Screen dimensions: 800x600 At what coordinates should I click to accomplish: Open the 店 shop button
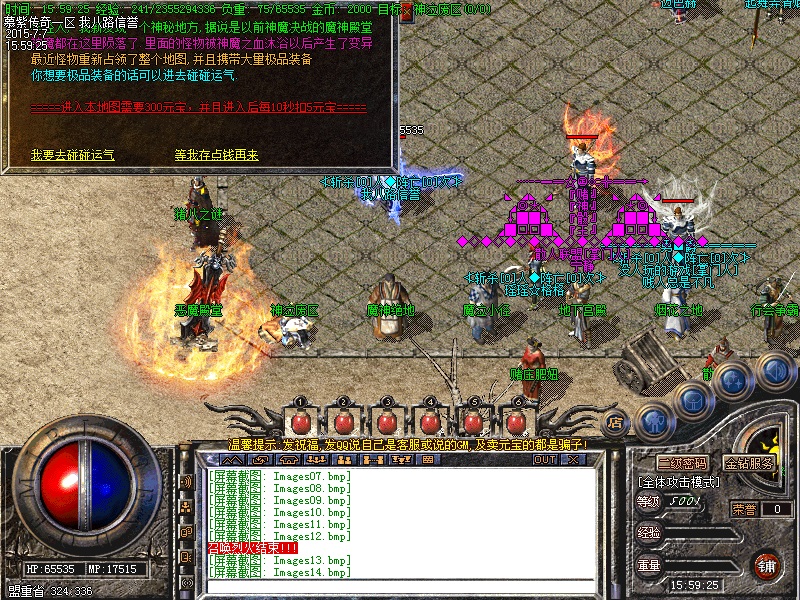pos(617,422)
